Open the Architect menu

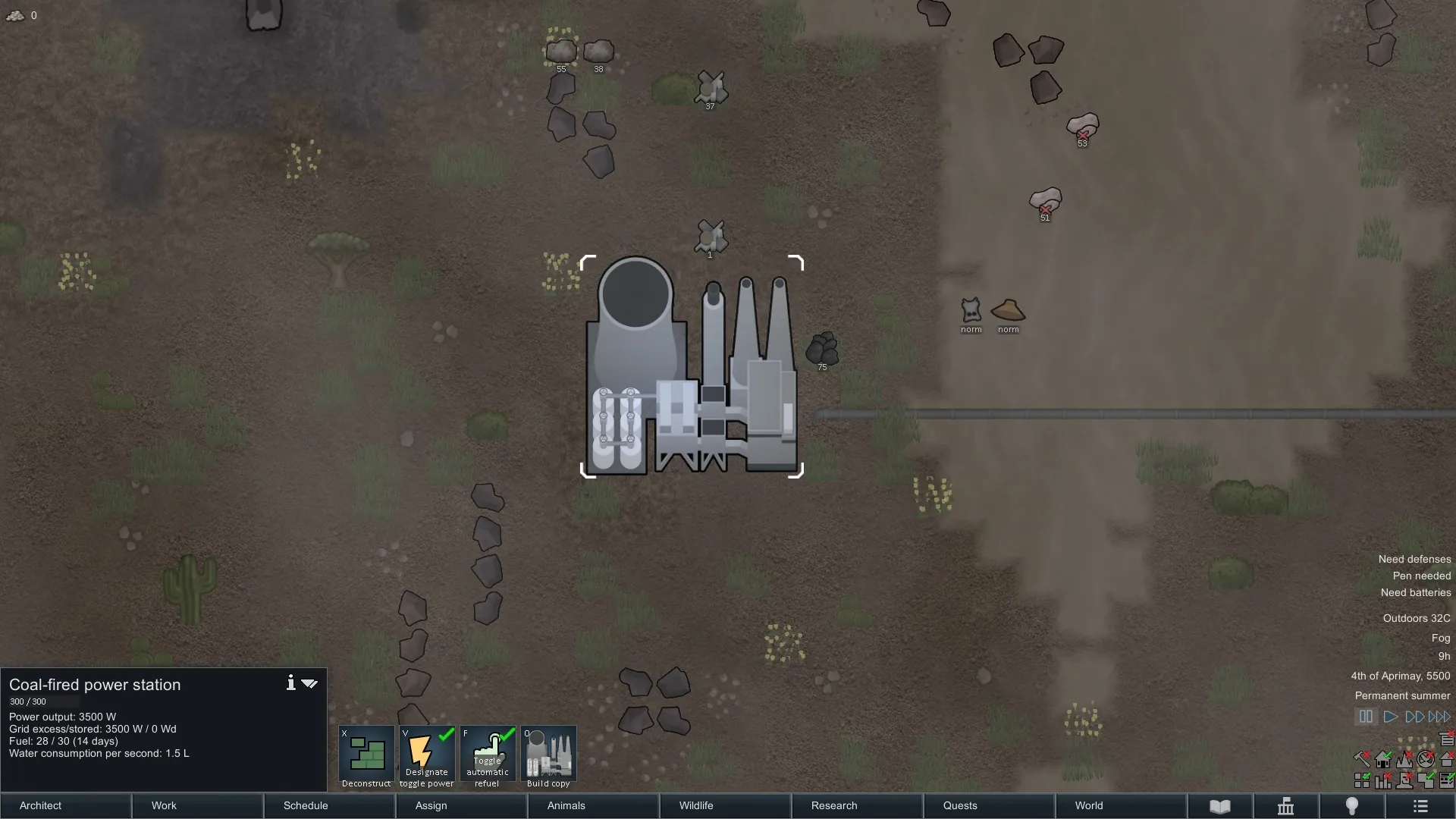coord(66,805)
